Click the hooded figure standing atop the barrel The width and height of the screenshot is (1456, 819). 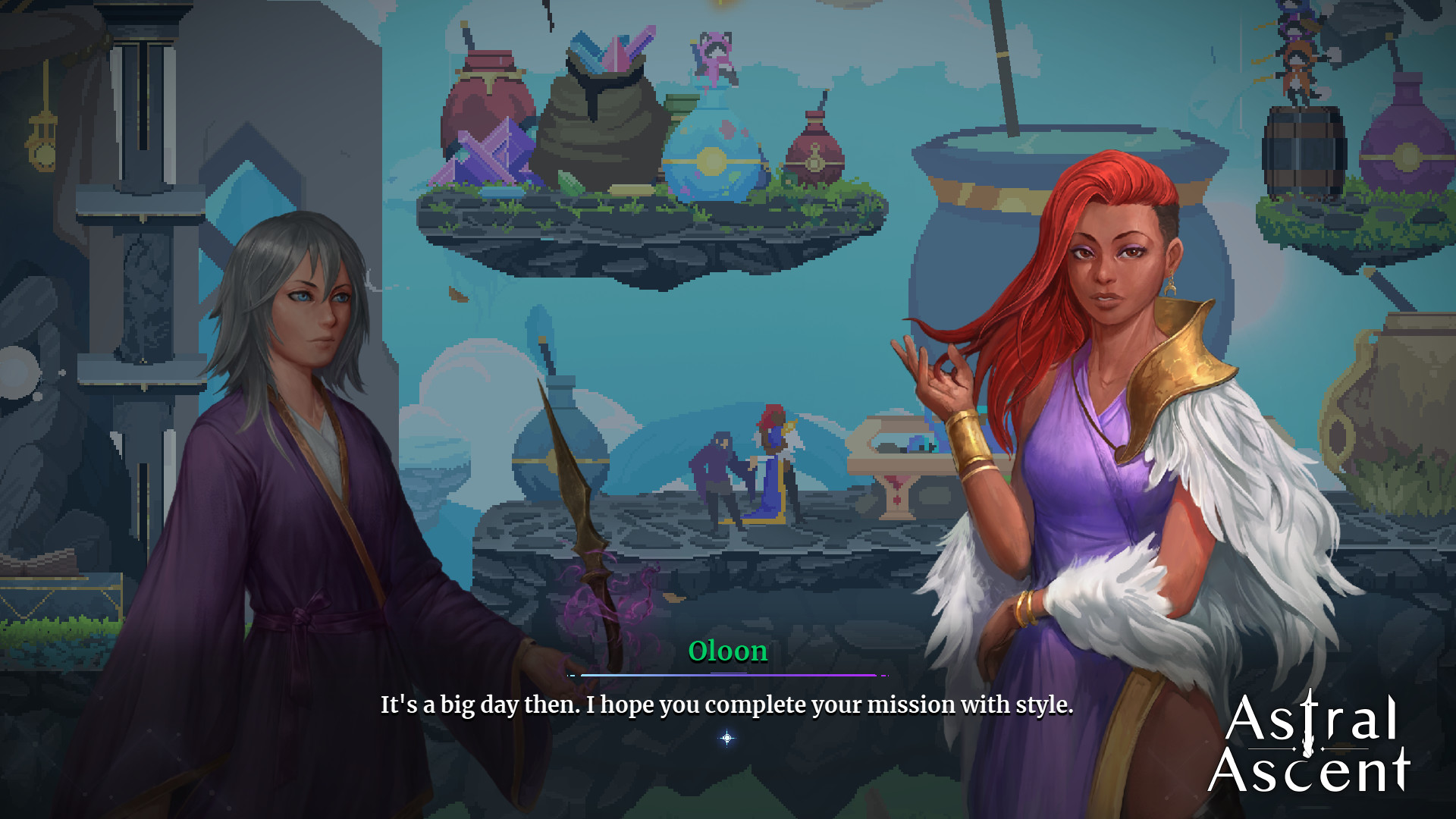coord(1299,68)
